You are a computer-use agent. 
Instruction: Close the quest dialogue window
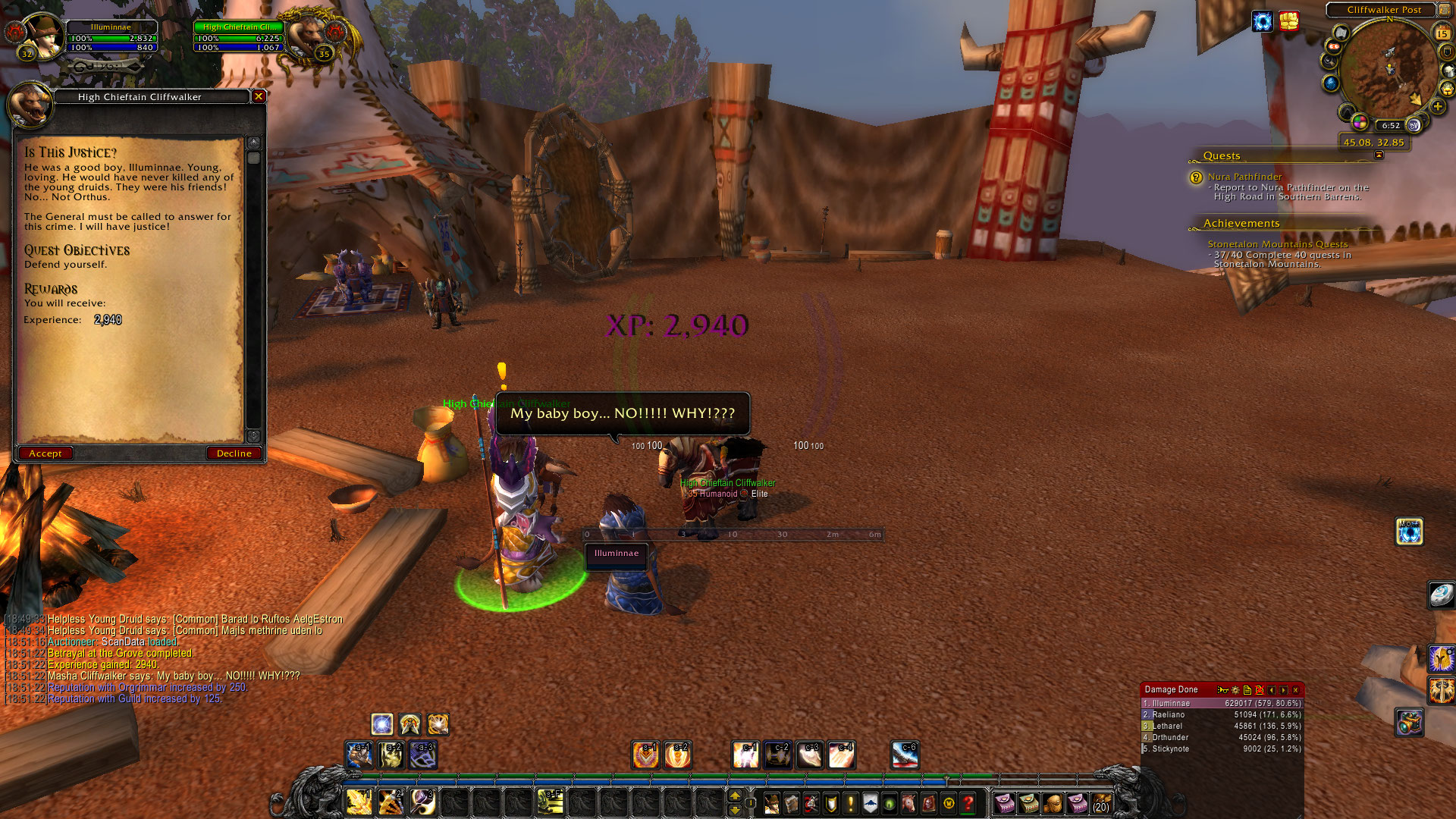259,96
